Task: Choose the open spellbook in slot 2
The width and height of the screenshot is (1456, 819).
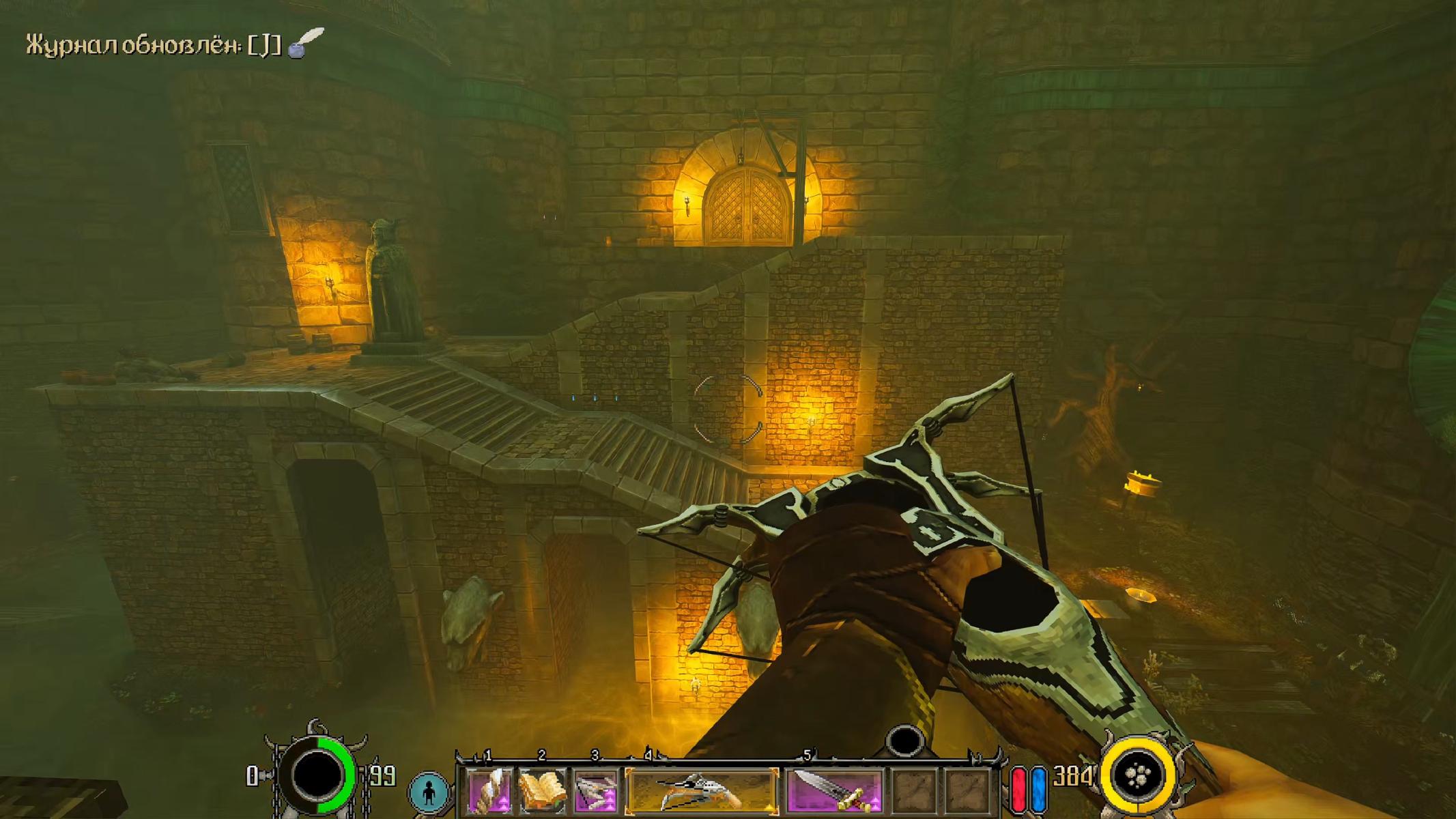Action: click(543, 791)
